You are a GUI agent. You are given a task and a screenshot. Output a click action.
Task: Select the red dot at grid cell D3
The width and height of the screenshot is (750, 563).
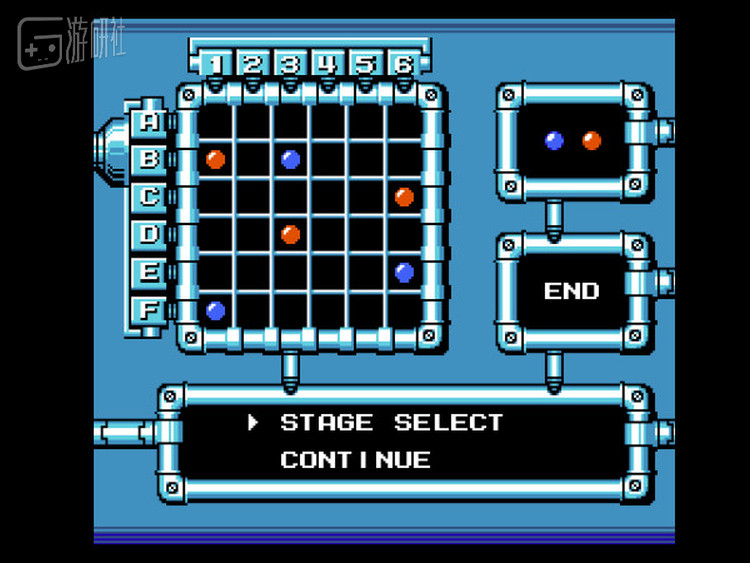click(291, 235)
